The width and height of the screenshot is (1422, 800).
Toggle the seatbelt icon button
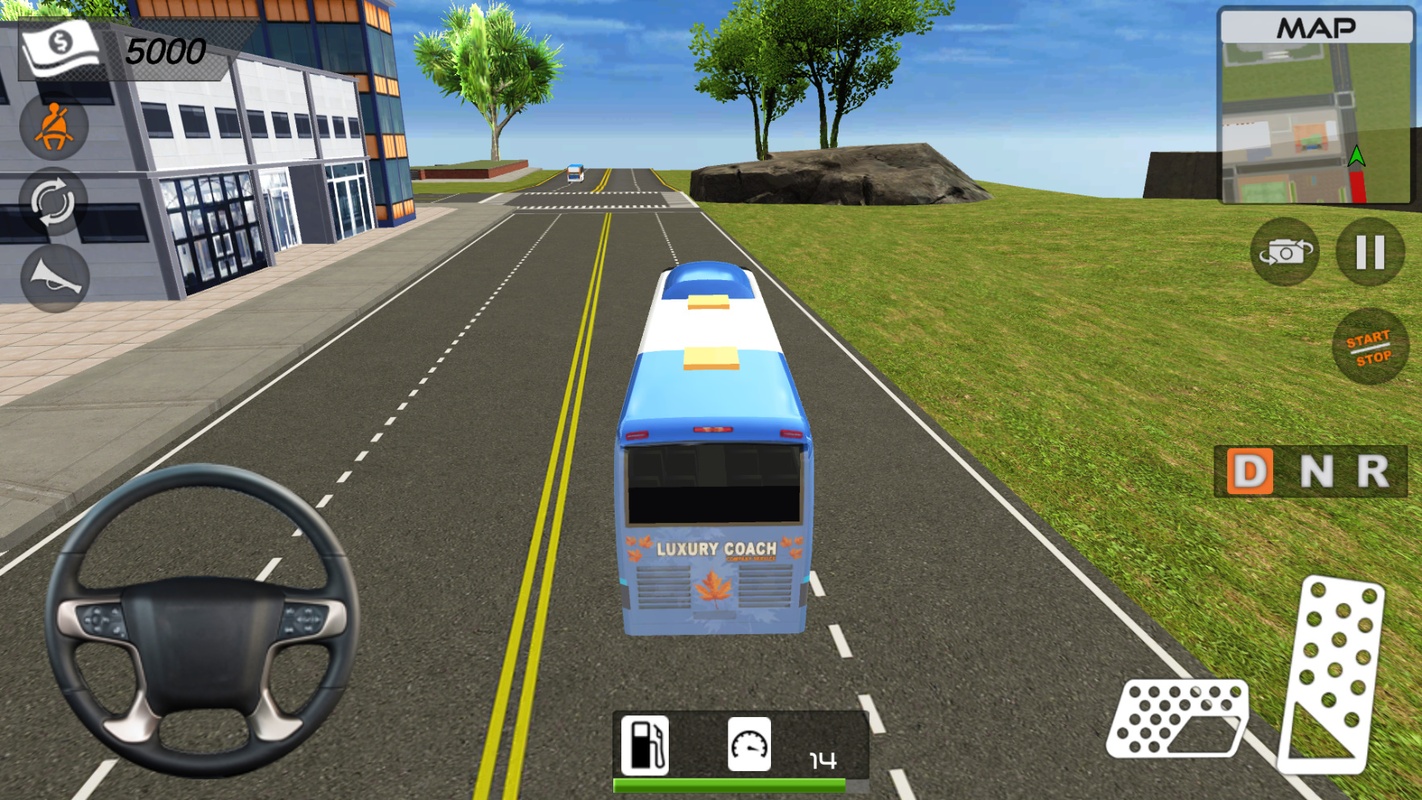pos(54,127)
